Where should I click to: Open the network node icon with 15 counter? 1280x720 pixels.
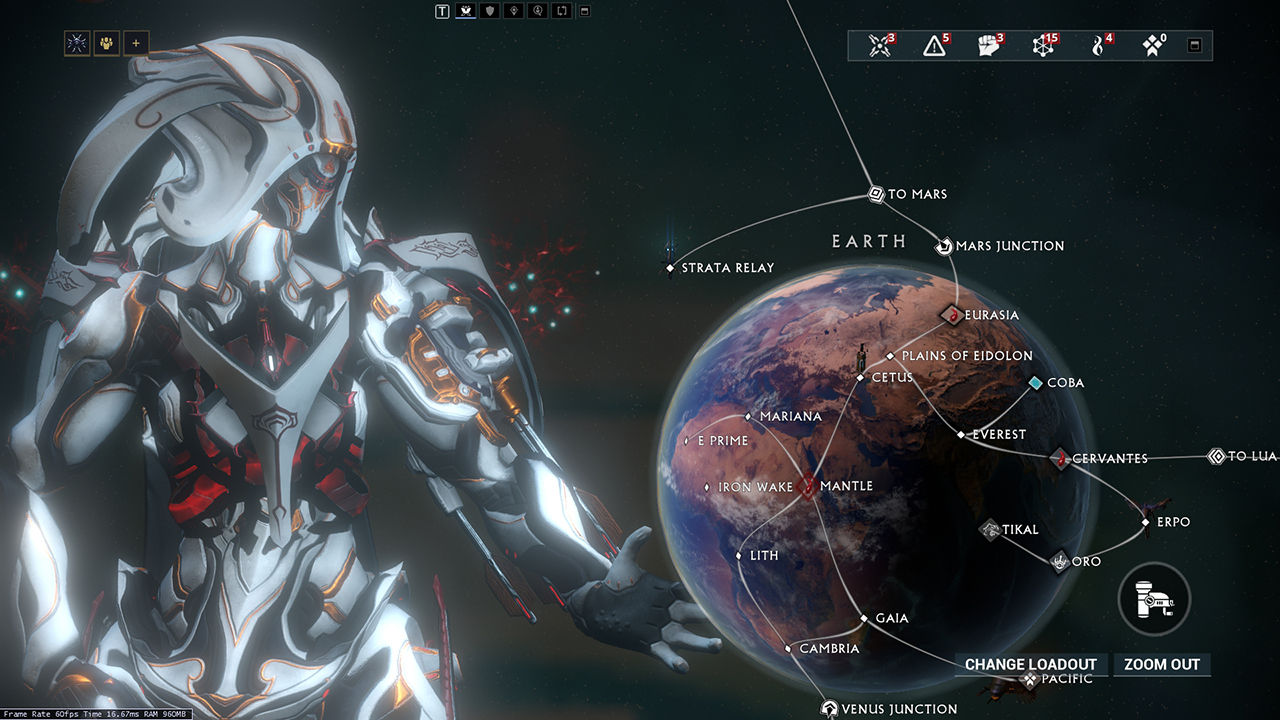[x=1043, y=45]
